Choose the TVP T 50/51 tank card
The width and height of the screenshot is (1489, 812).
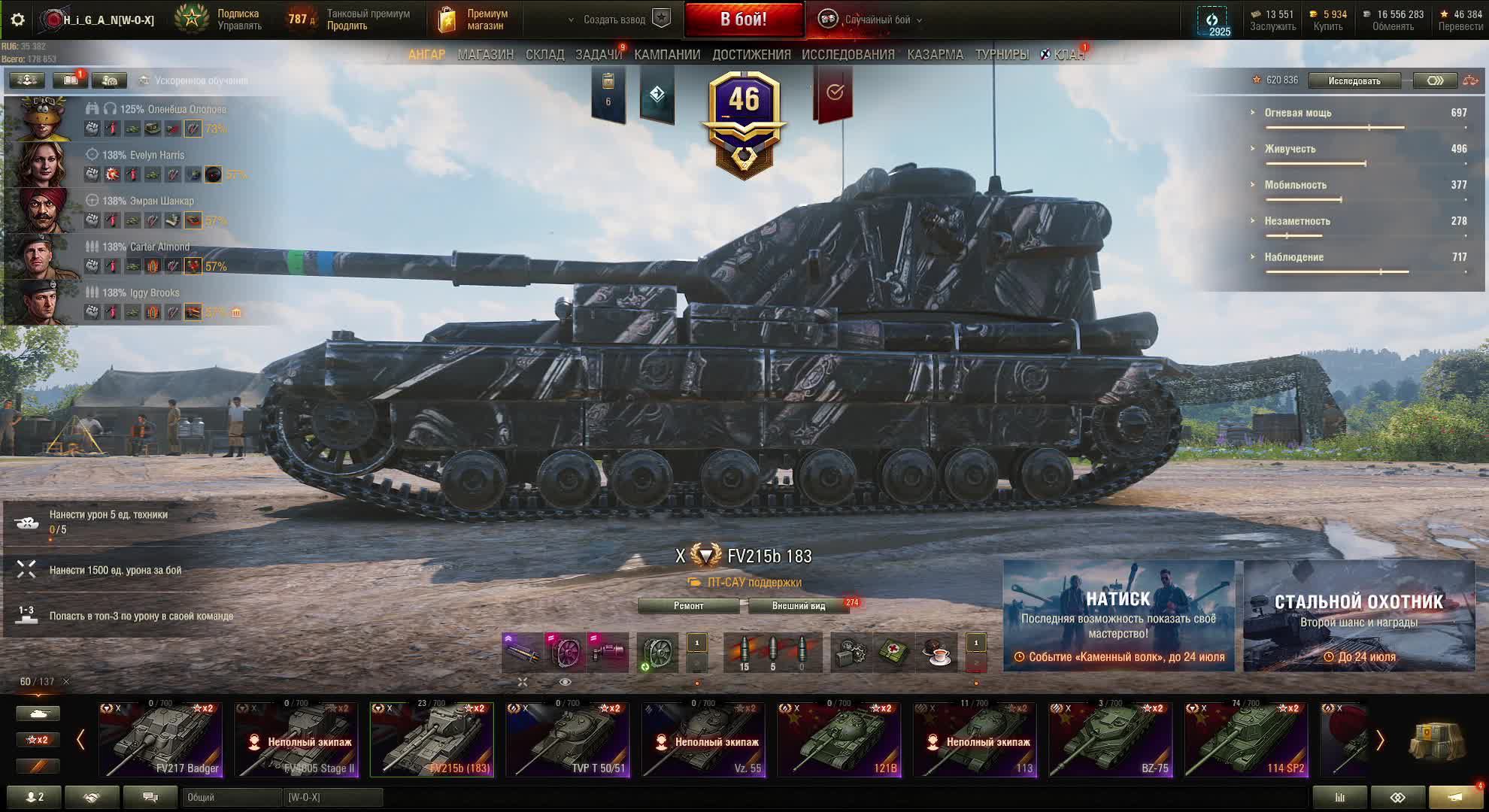568,740
